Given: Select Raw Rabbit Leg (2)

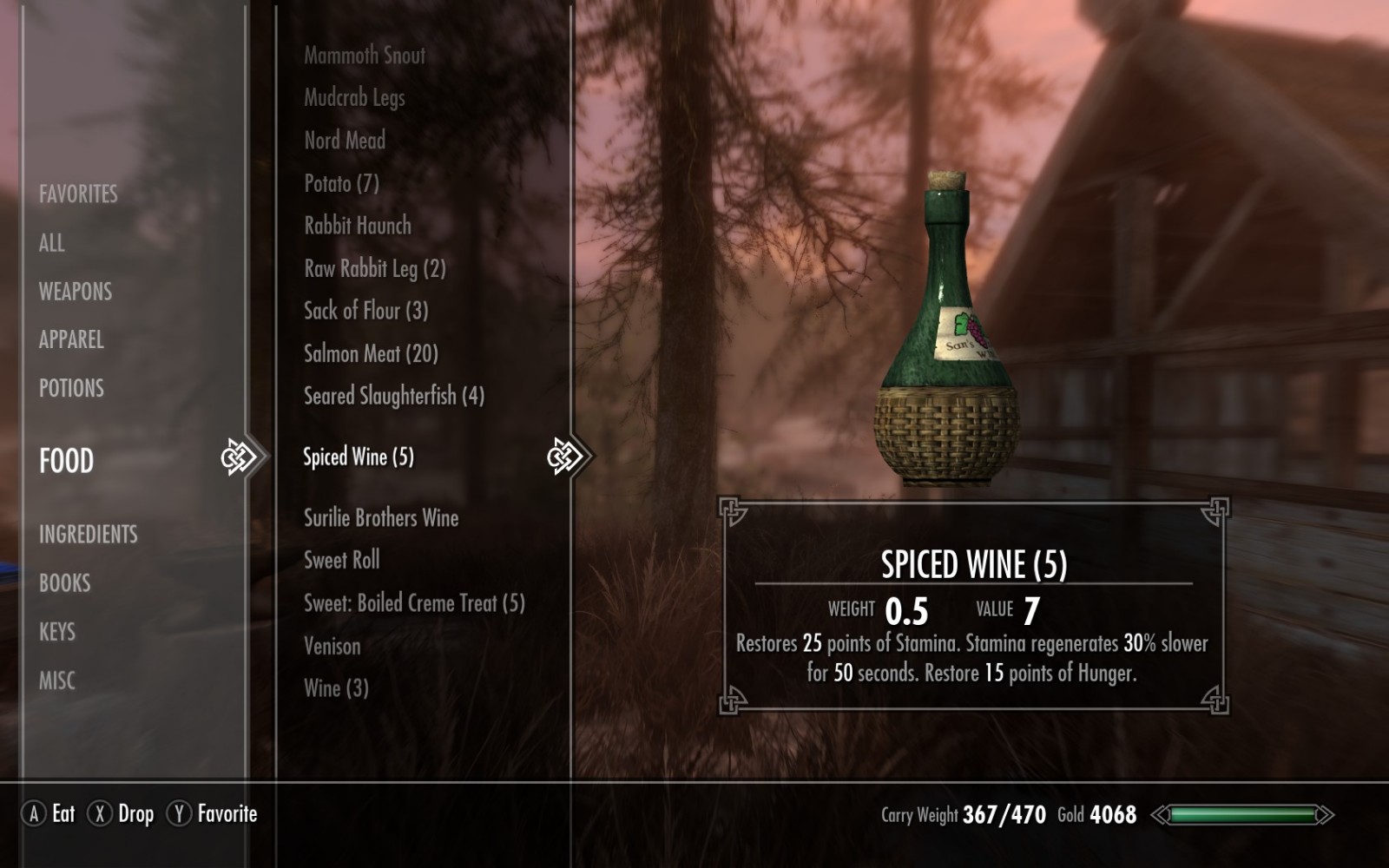Looking at the screenshot, I should click(x=375, y=268).
